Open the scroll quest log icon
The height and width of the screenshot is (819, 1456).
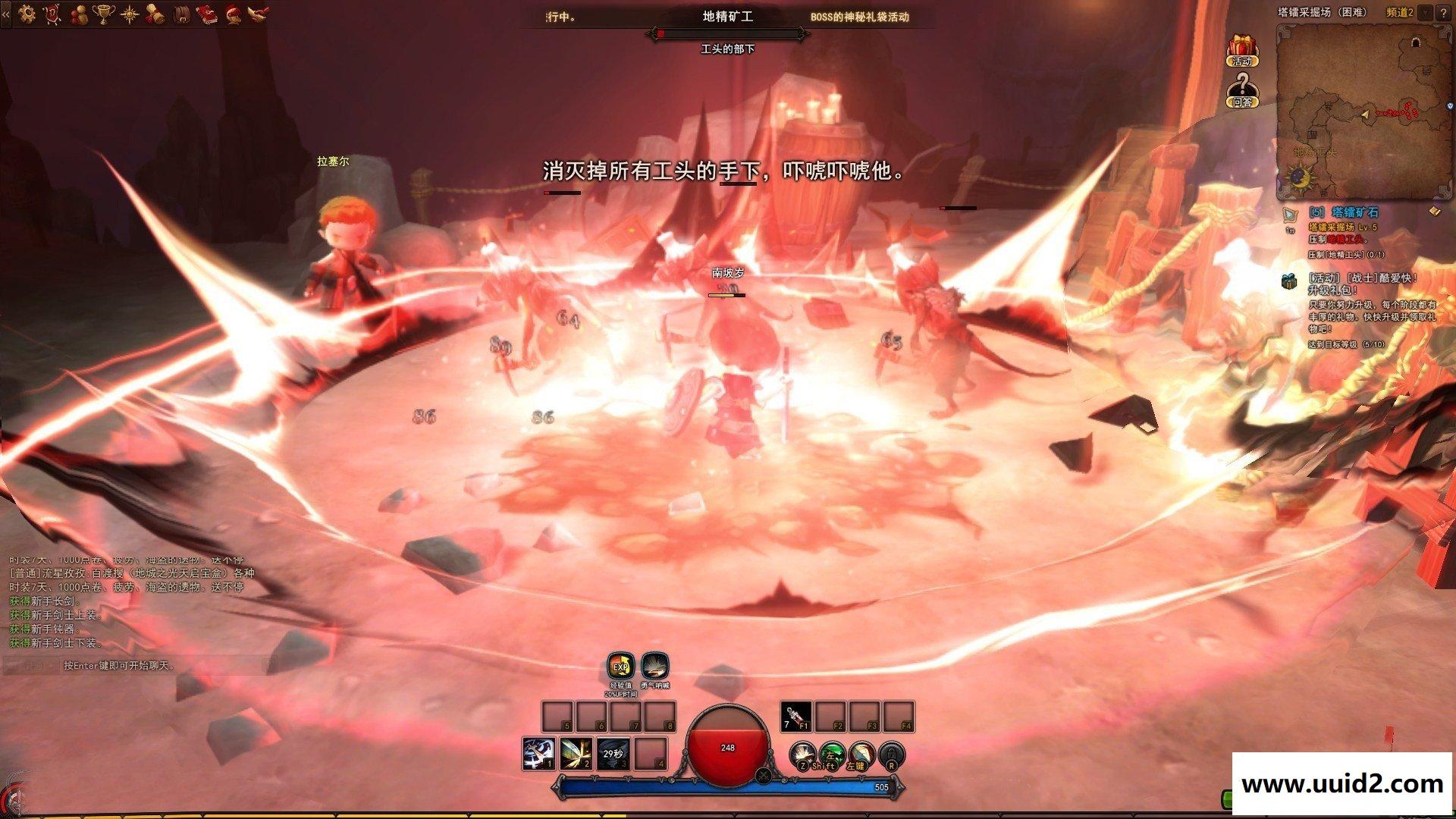click(x=155, y=14)
